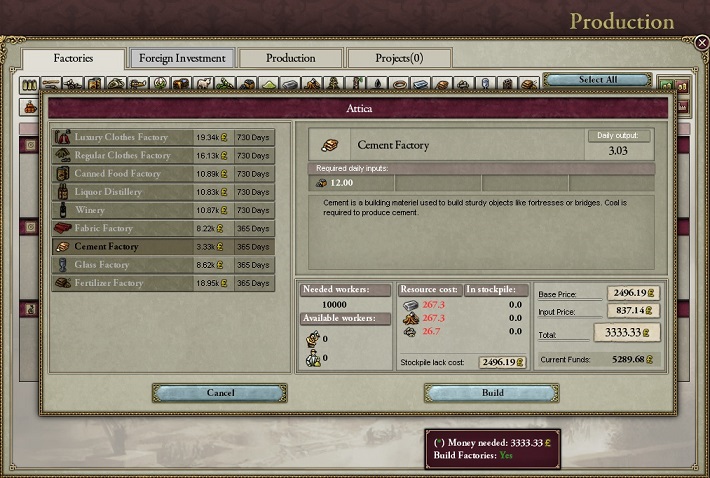Image resolution: width=710 pixels, height=478 pixels.
Task: Click the Select All button
Action: click(x=597, y=80)
